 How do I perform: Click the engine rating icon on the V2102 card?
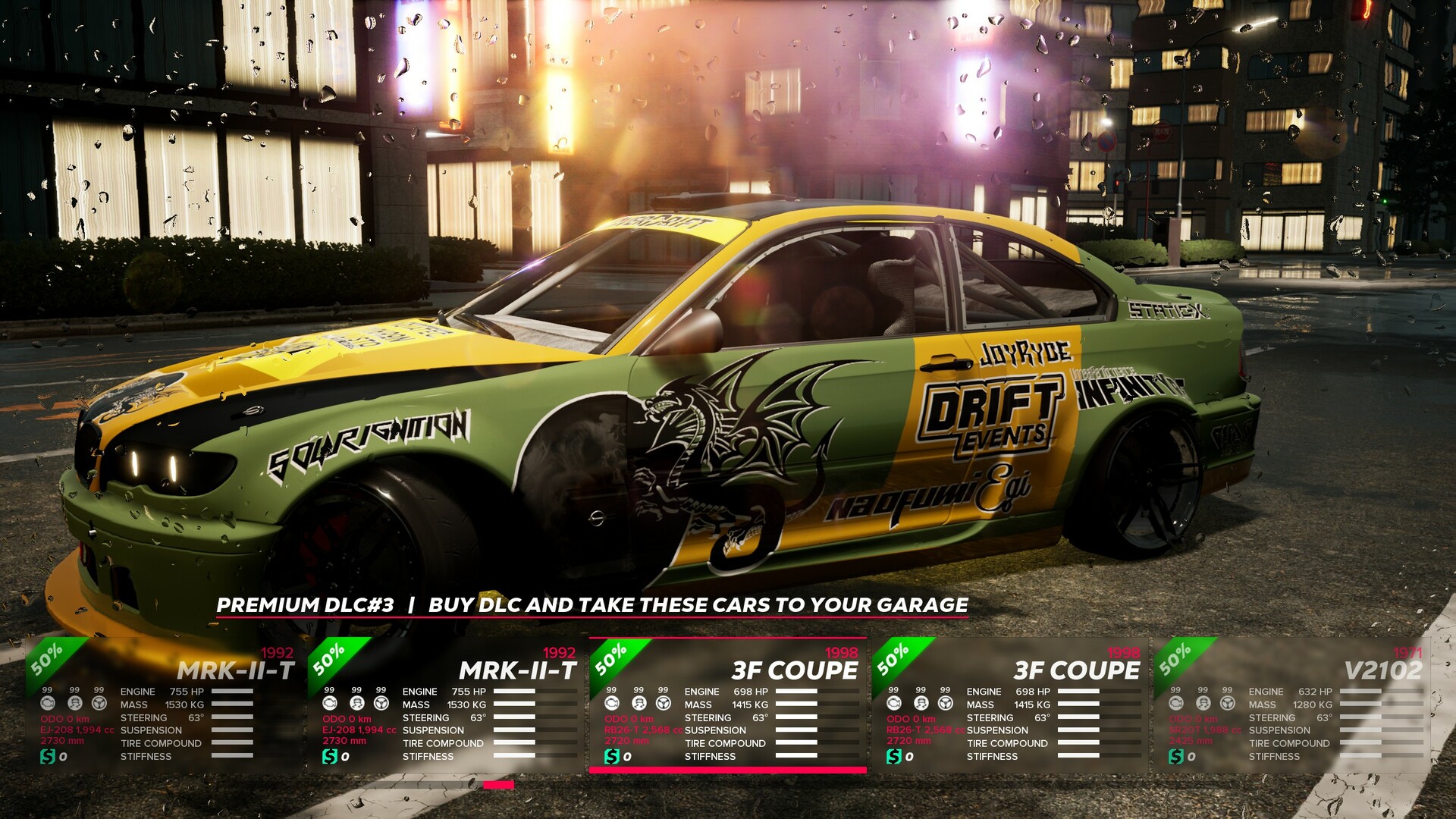[x=1176, y=704]
